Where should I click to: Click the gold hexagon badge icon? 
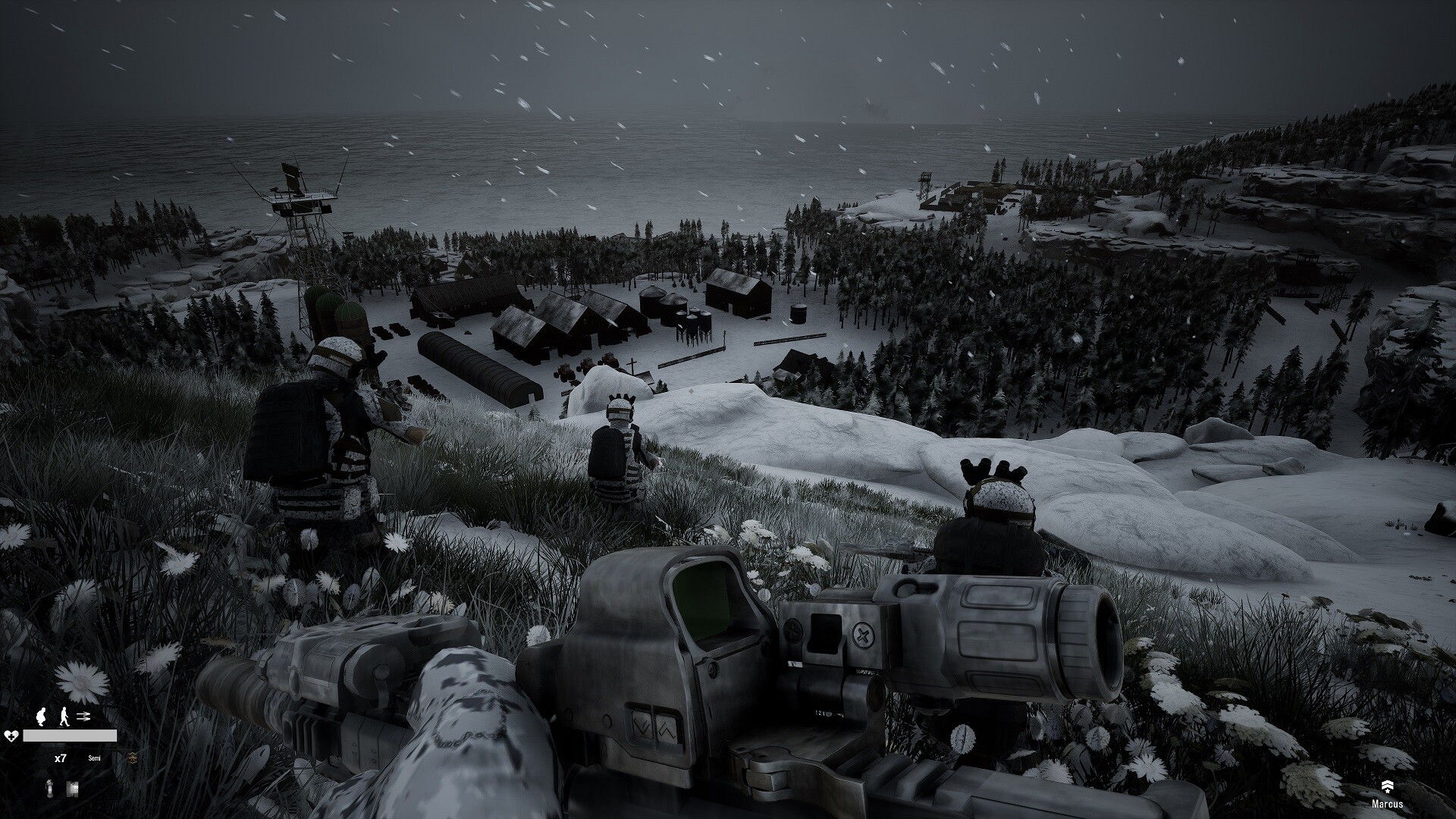[x=133, y=758]
